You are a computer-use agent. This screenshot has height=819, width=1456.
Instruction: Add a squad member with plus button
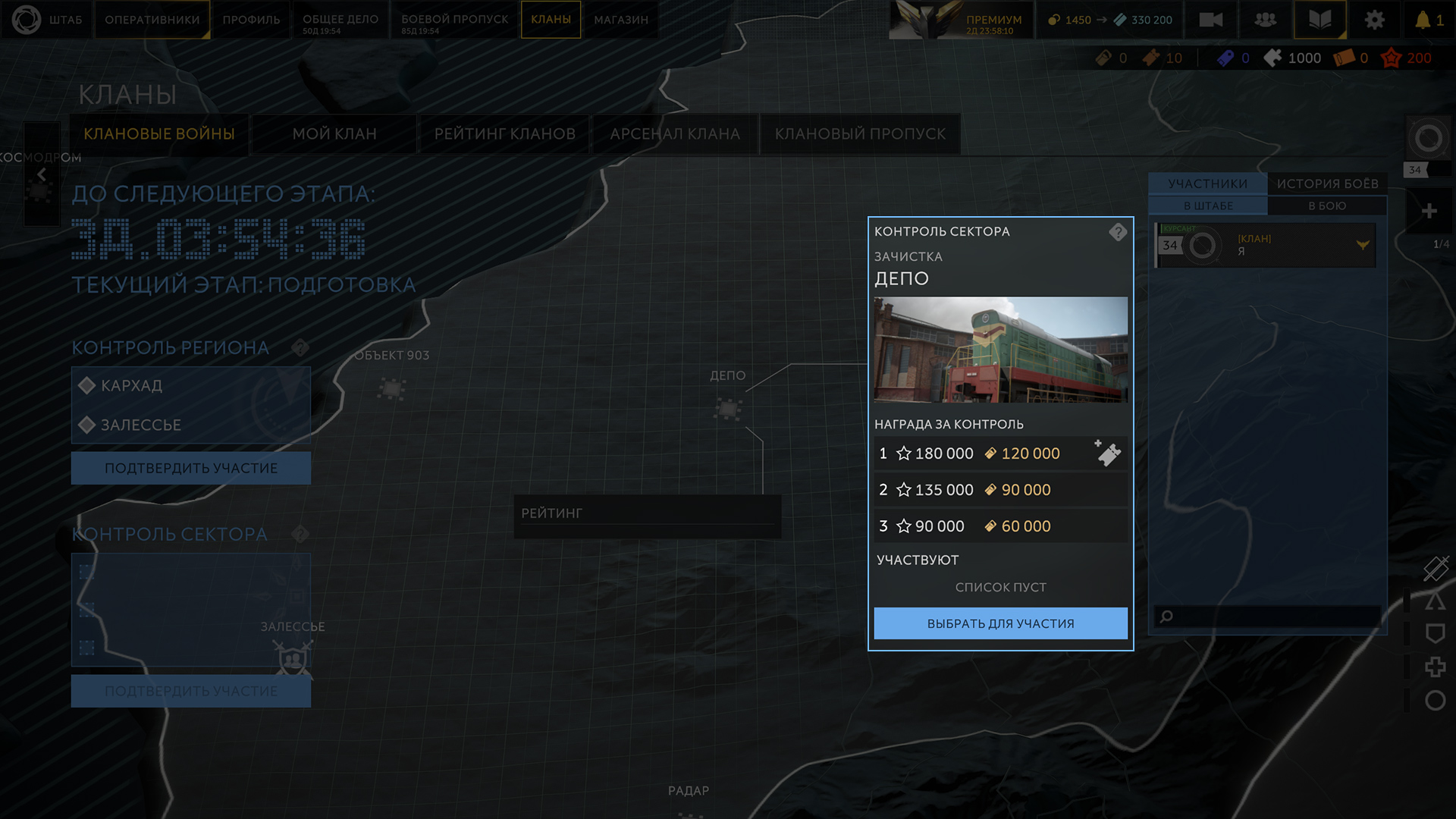click(1429, 212)
